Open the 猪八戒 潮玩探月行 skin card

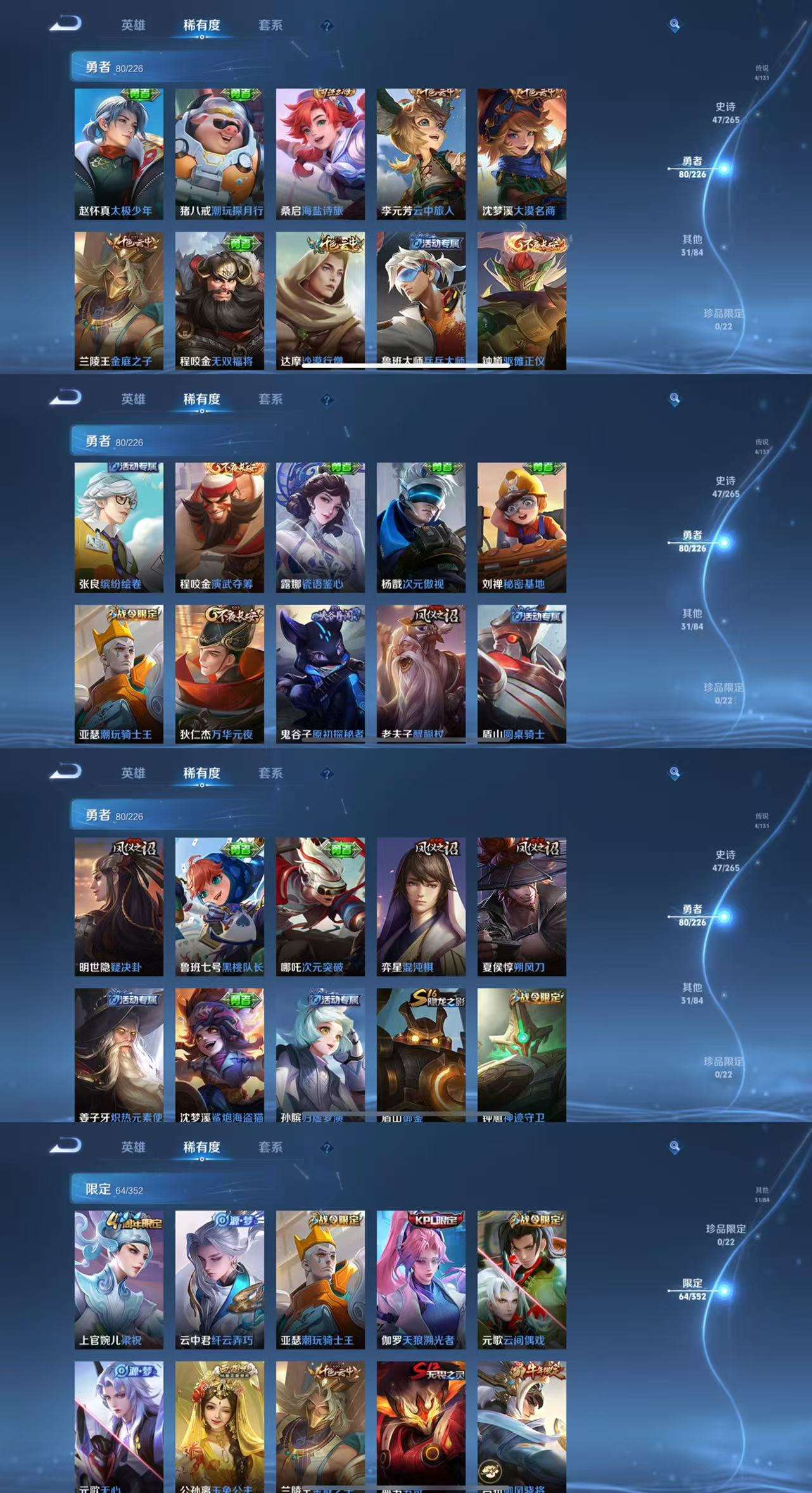coord(219,154)
